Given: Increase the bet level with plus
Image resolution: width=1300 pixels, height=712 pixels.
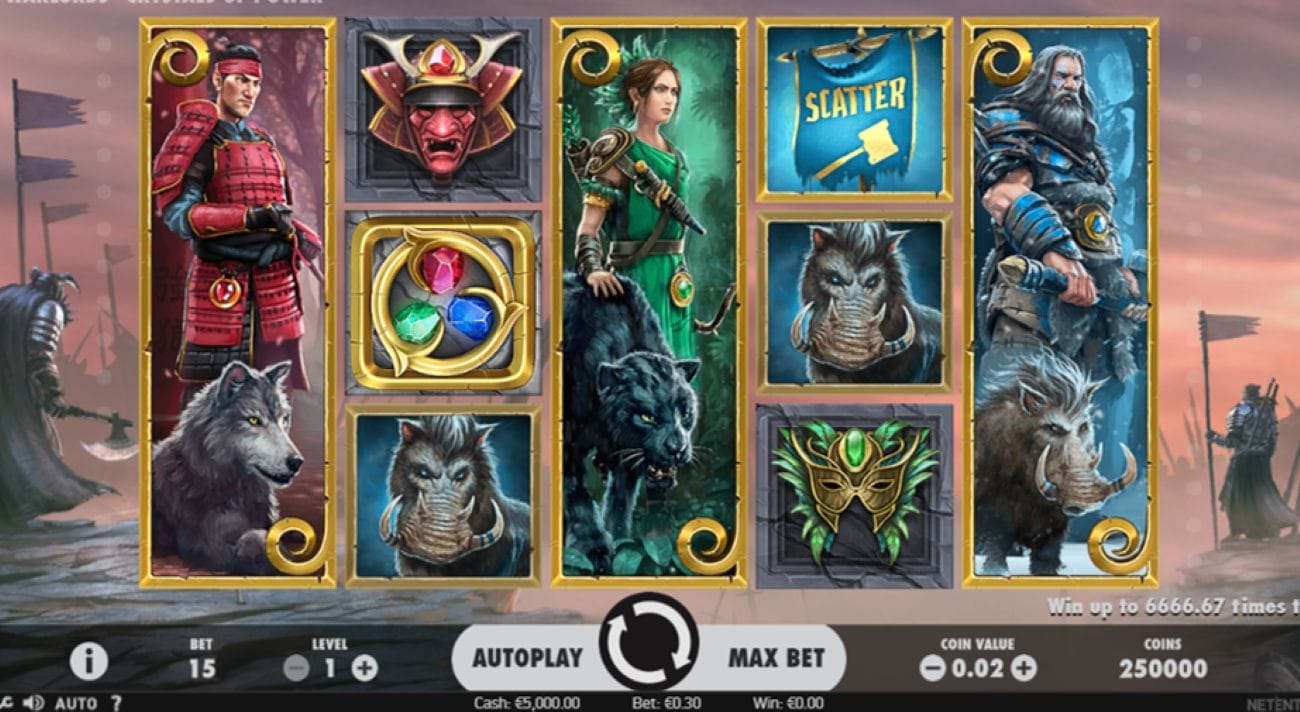Looking at the screenshot, I should coord(365,669).
